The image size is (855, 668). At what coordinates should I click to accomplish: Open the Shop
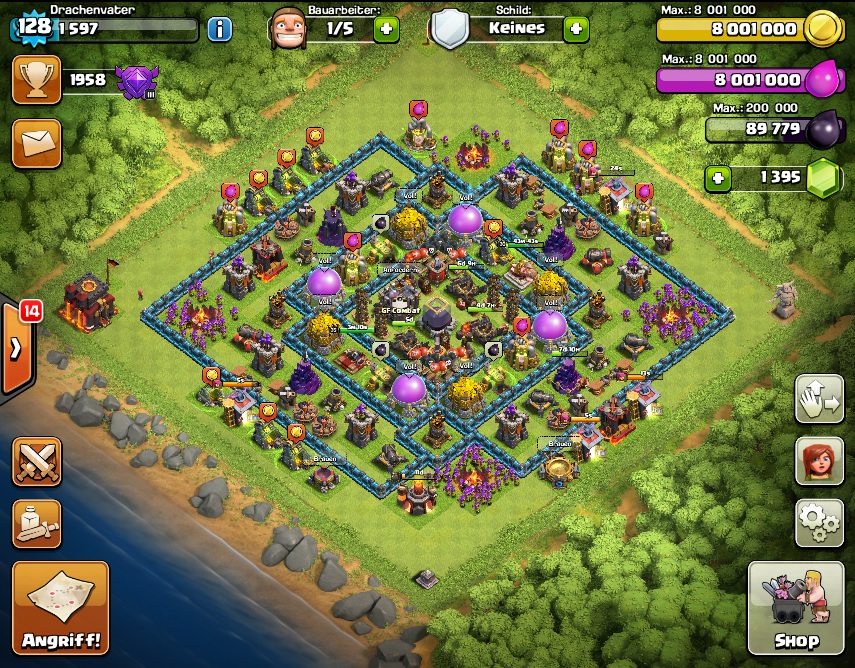click(797, 607)
